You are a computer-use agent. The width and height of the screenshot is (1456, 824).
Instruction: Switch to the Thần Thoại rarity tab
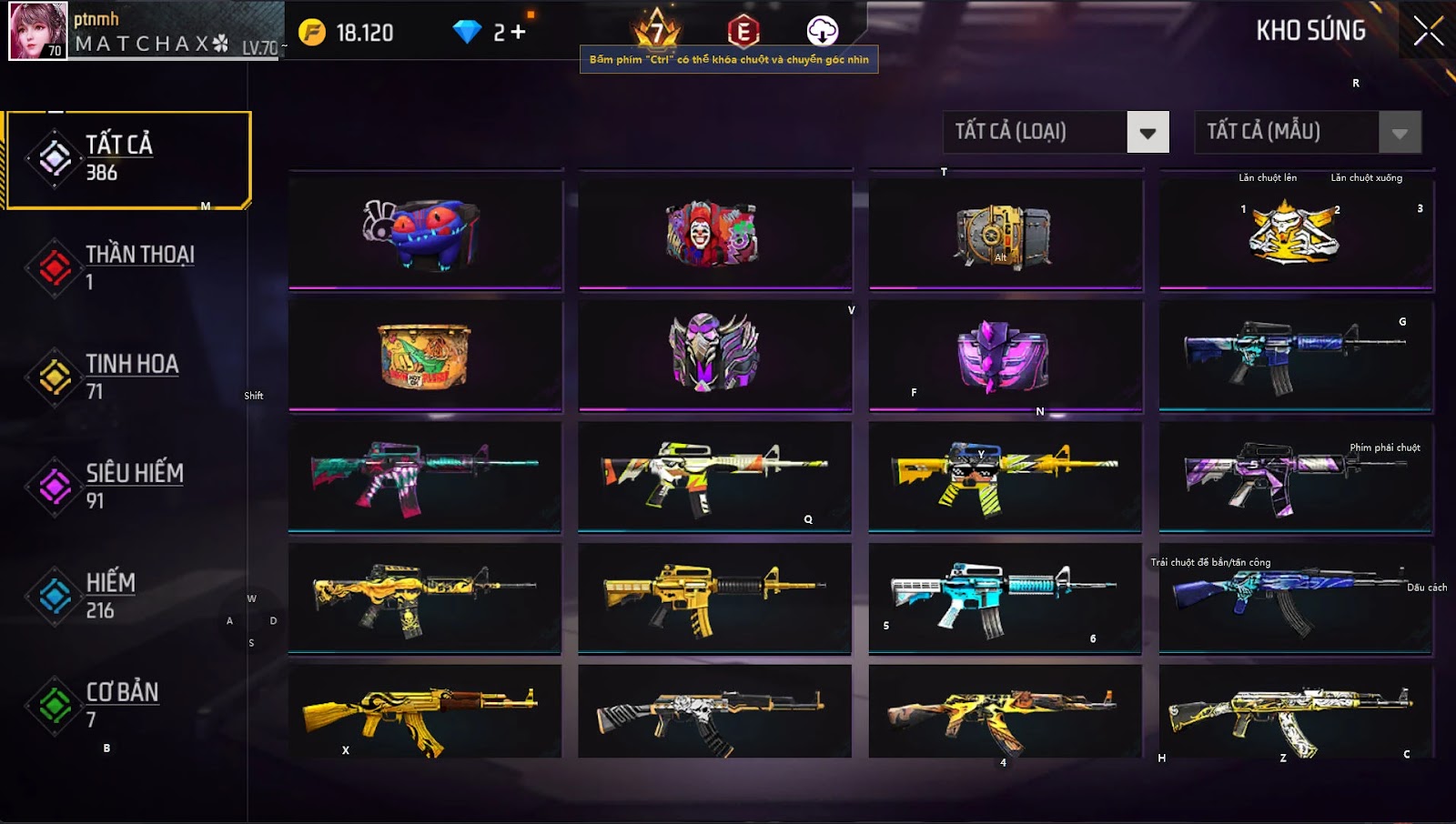click(127, 267)
